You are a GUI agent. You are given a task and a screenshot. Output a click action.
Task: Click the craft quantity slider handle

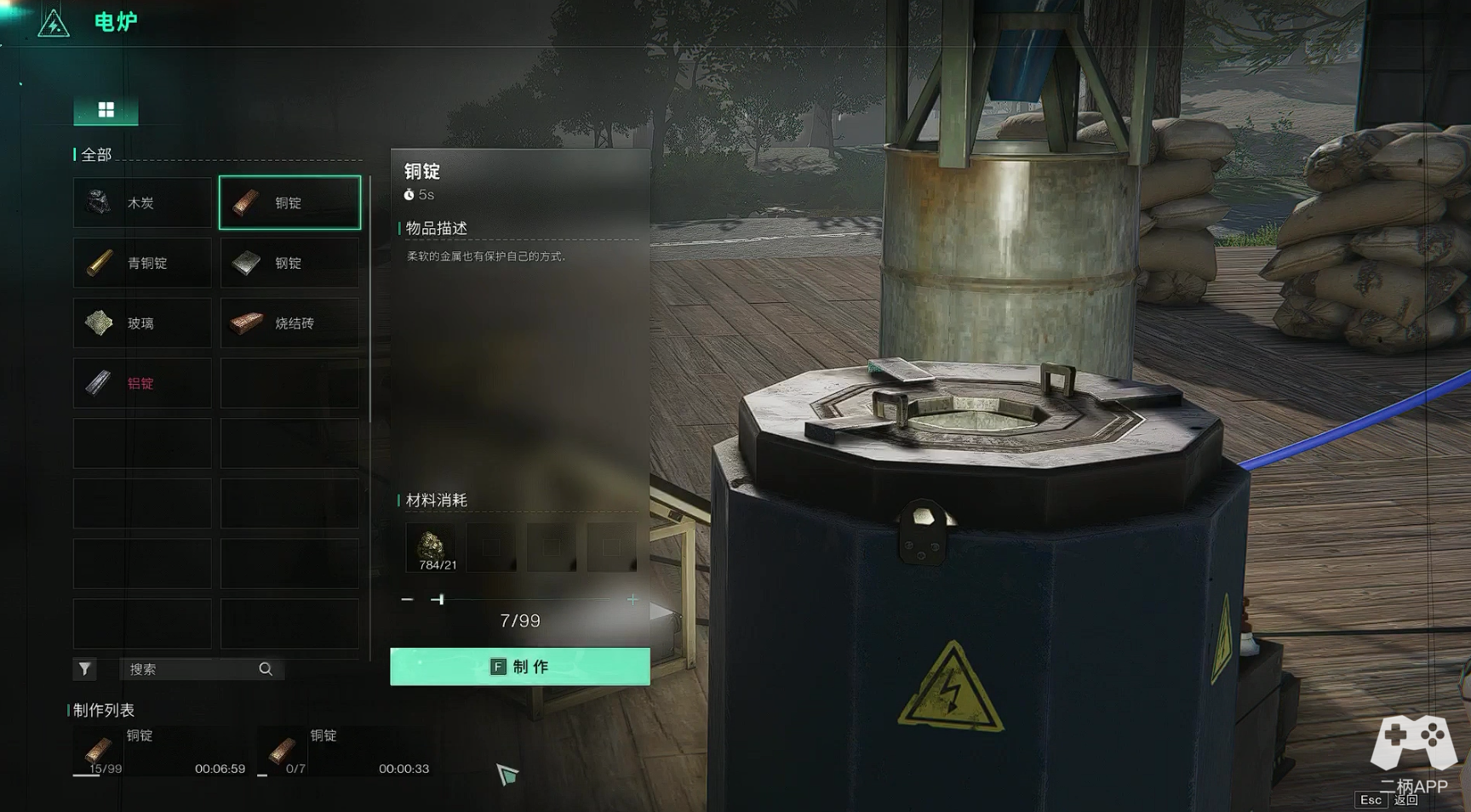click(x=439, y=600)
